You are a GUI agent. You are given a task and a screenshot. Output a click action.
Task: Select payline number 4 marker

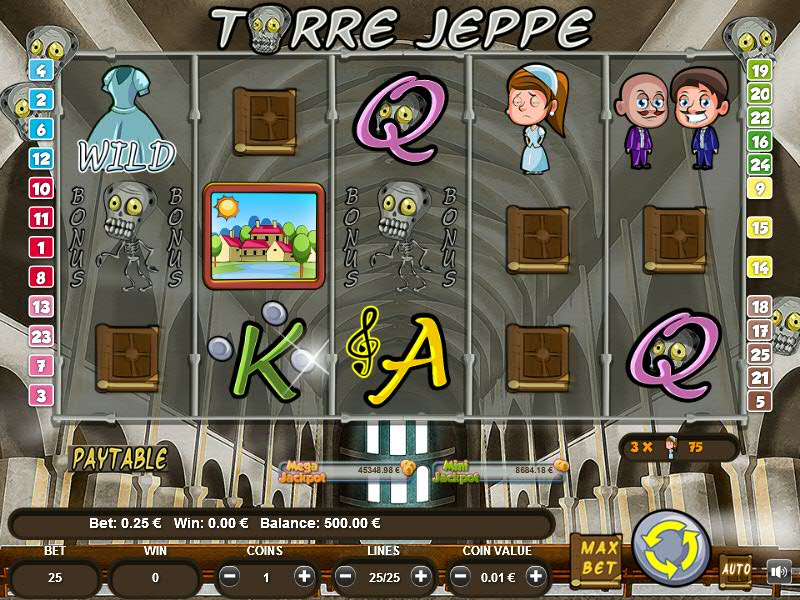[x=42, y=70]
